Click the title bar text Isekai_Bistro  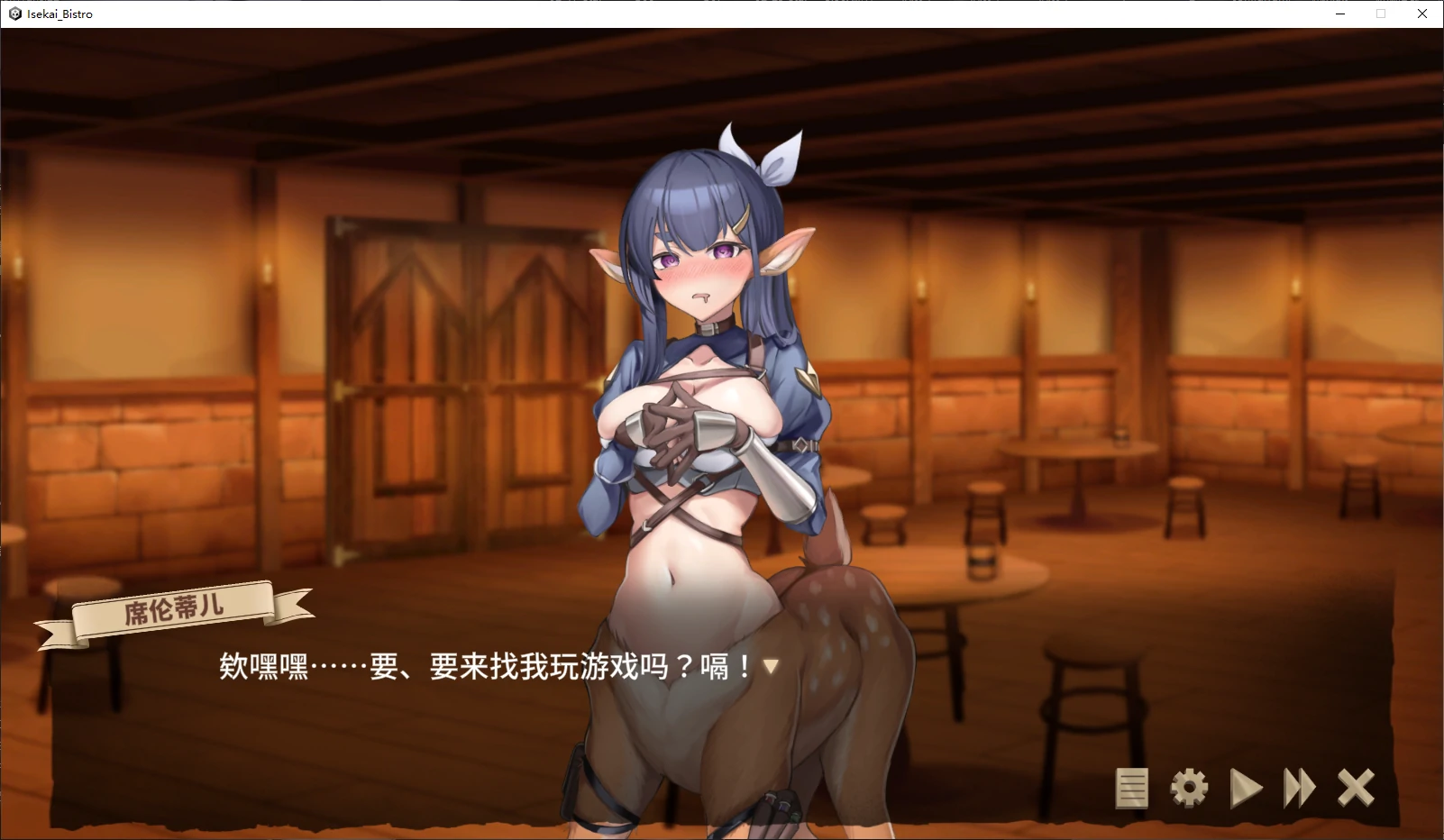(x=59, y=14)
